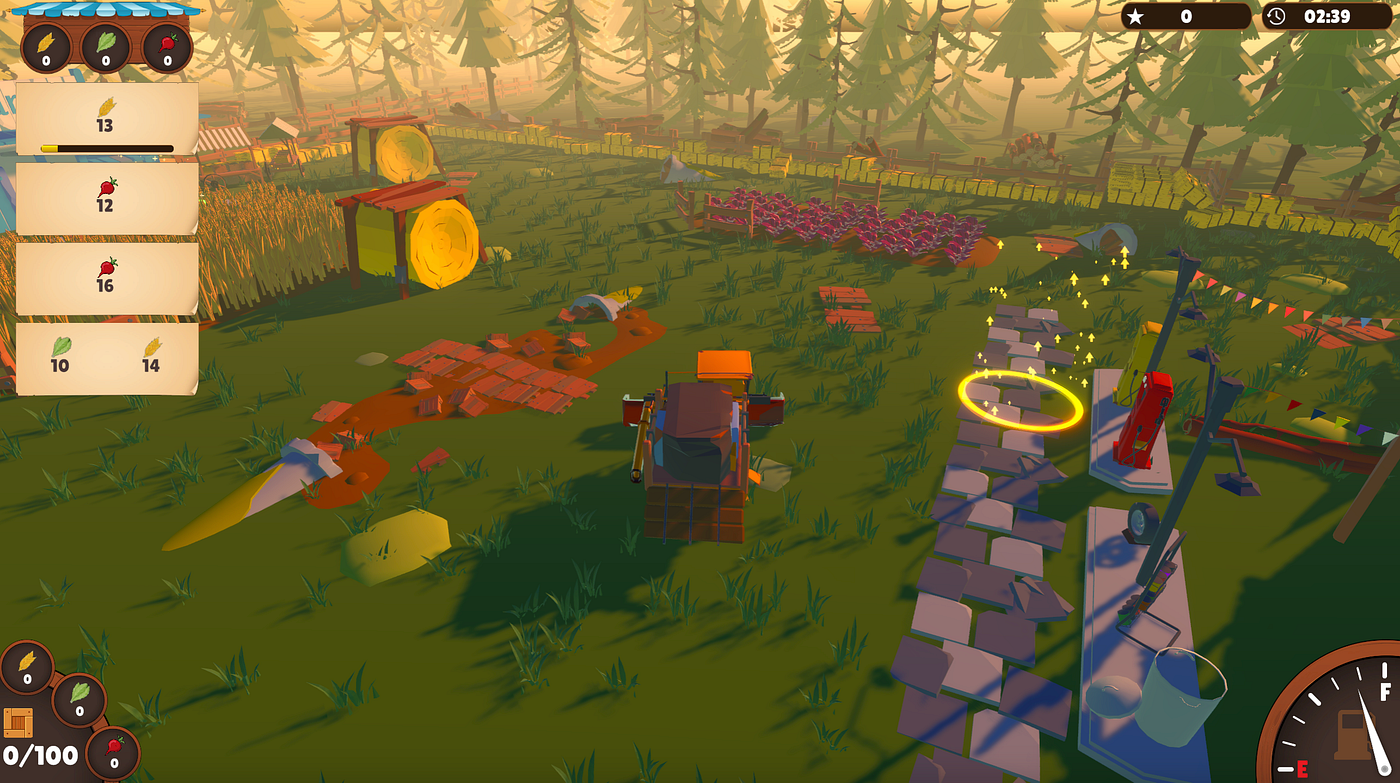Select the corn icon on the bottom-left resource meter

pyautogui.click(x=27, y=660)
